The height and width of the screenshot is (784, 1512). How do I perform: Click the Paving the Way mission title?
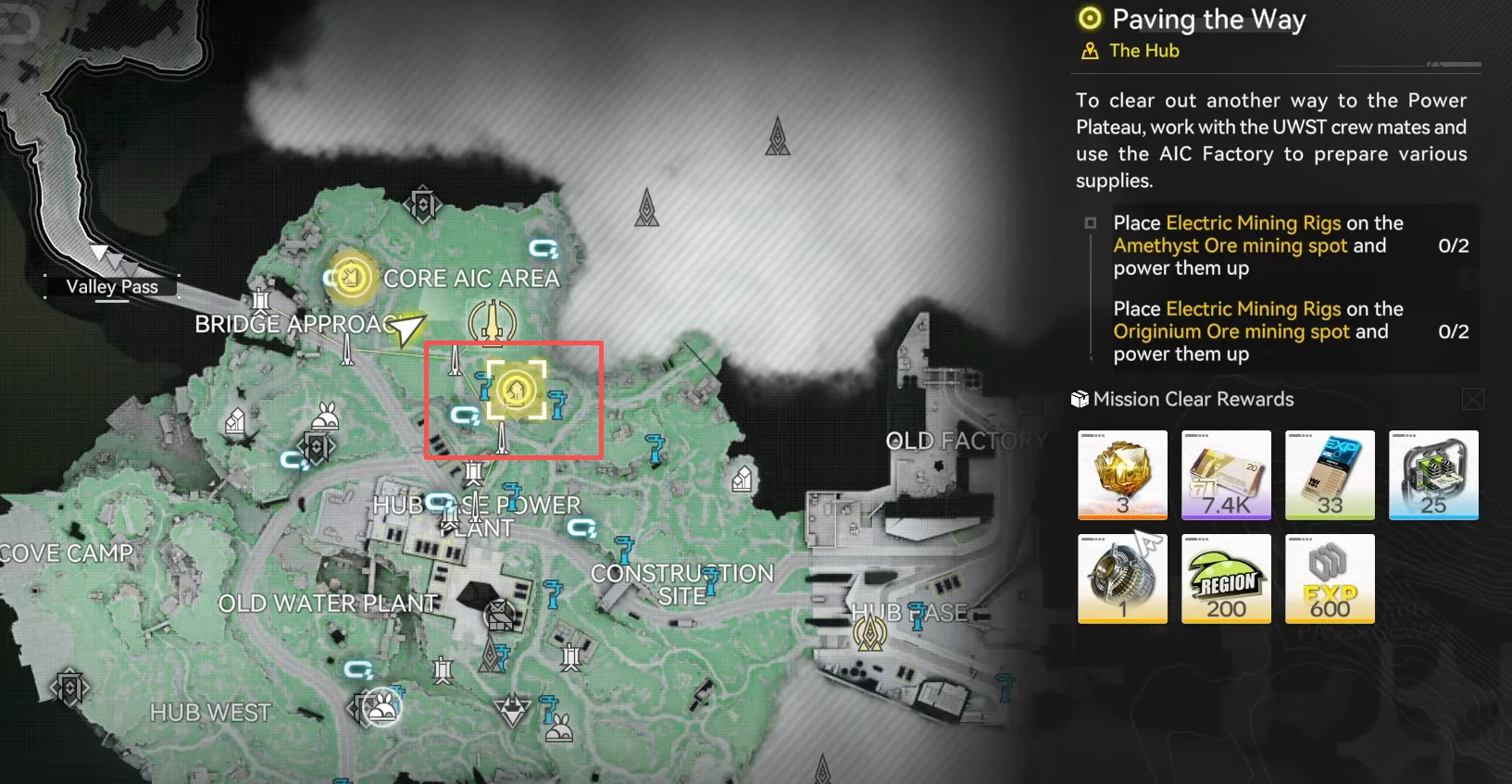[x=1208, y=19]
